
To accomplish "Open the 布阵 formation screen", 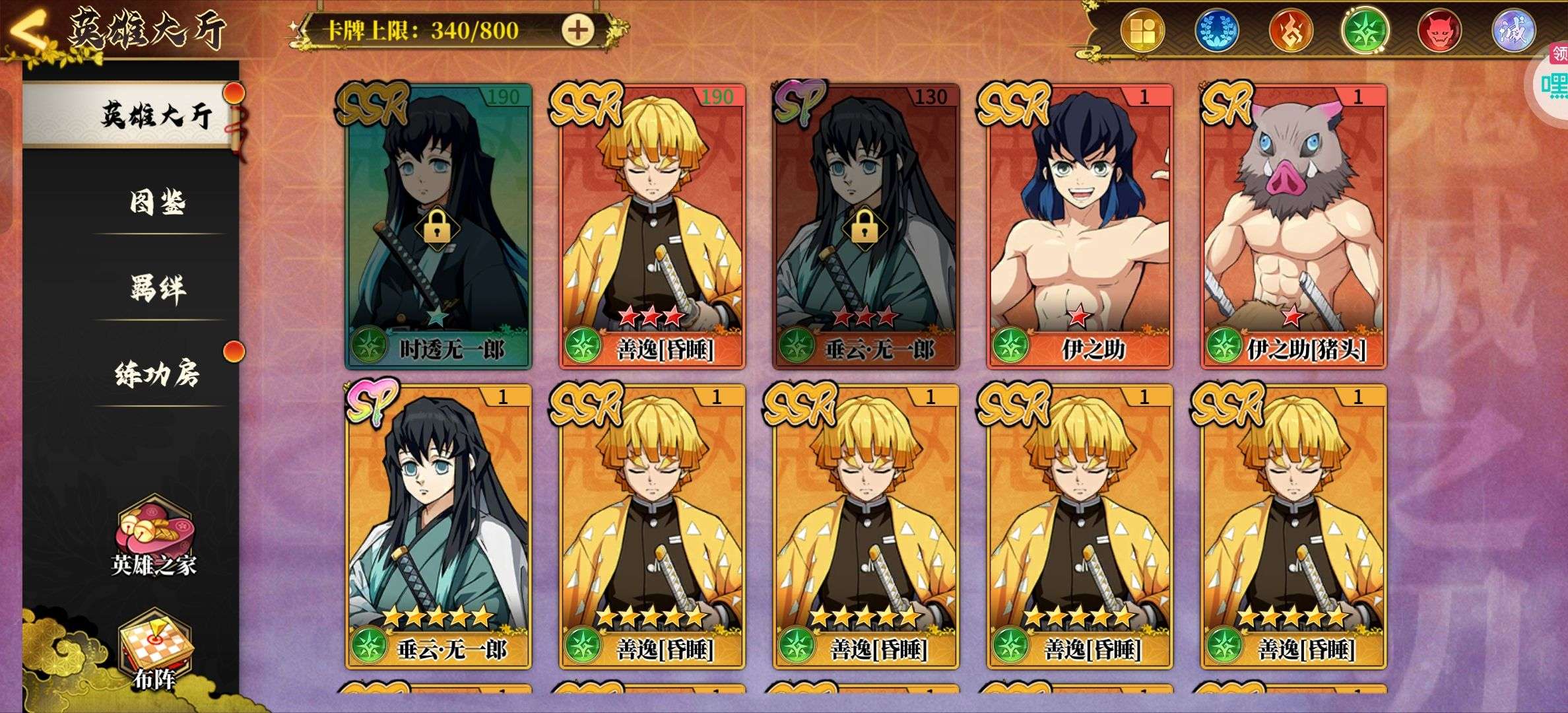I will point(154,650).
